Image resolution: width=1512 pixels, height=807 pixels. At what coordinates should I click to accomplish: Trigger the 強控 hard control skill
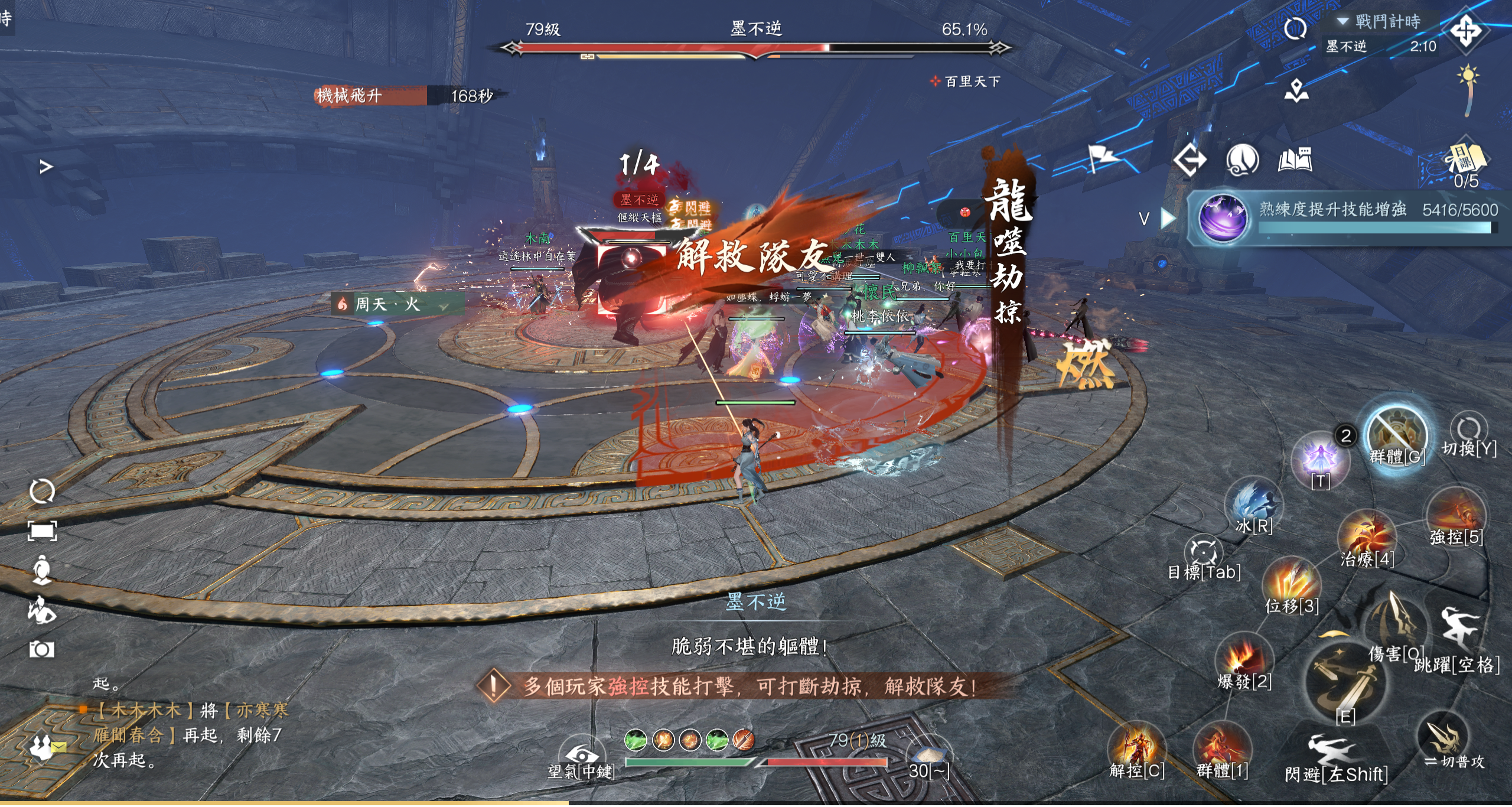1455,515
